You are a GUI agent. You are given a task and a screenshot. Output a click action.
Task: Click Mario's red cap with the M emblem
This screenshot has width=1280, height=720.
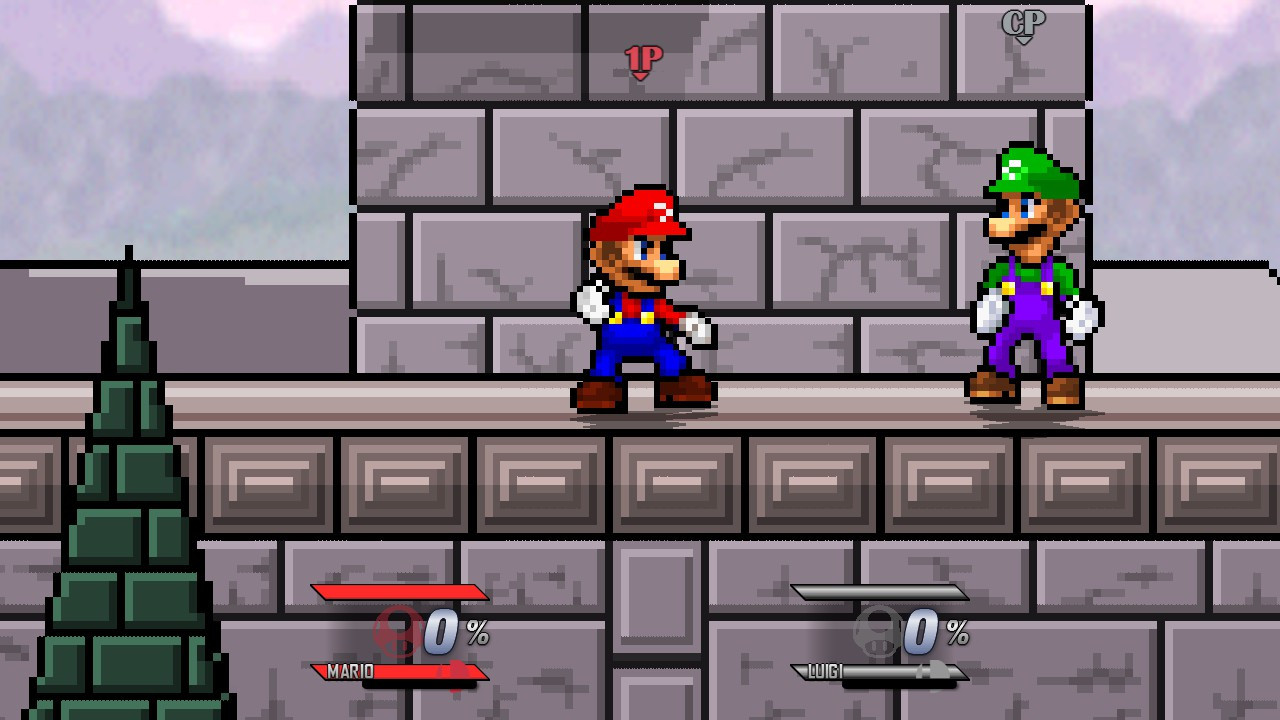point(645,210)
